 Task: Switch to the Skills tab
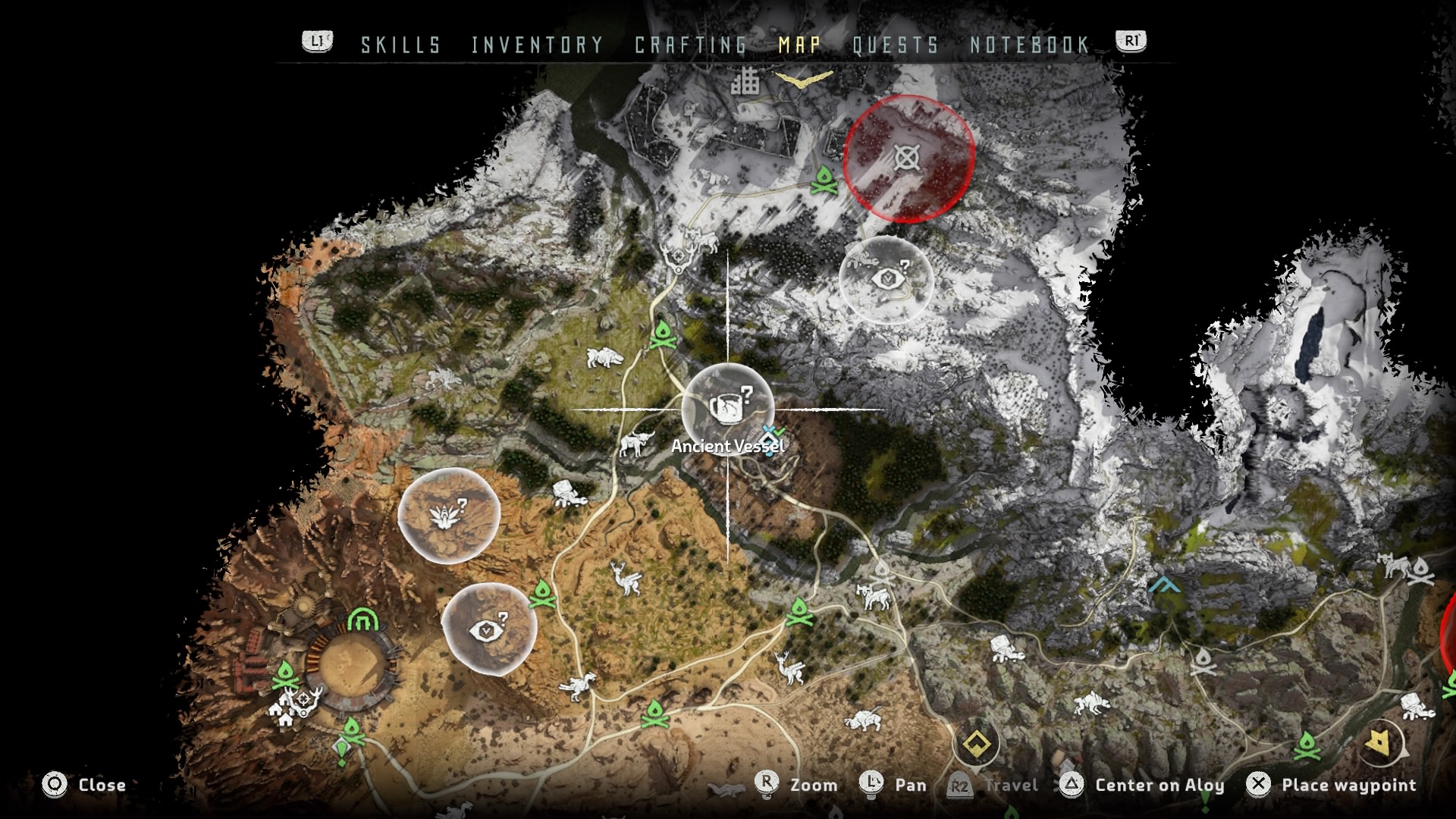400,45
